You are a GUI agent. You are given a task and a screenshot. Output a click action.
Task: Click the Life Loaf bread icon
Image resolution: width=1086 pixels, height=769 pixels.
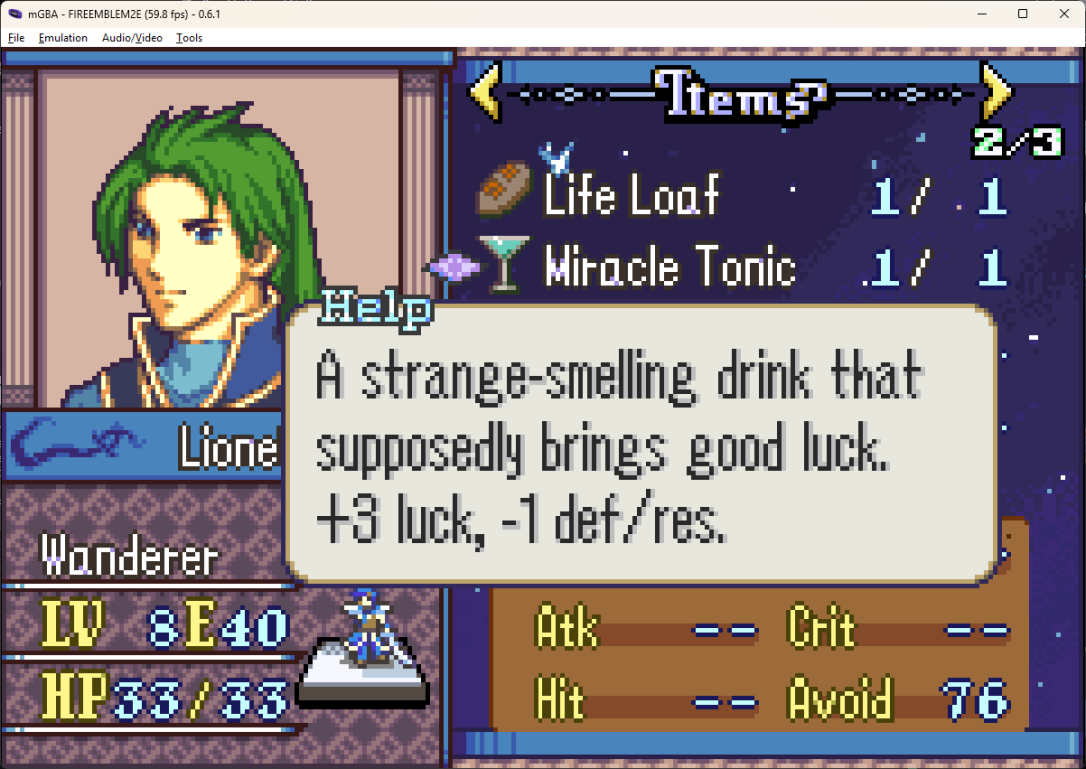point(504,190)
